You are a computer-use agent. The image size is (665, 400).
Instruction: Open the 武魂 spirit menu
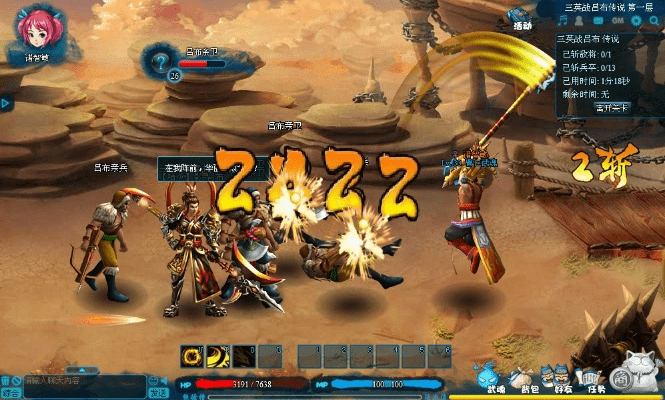point(487,377)
